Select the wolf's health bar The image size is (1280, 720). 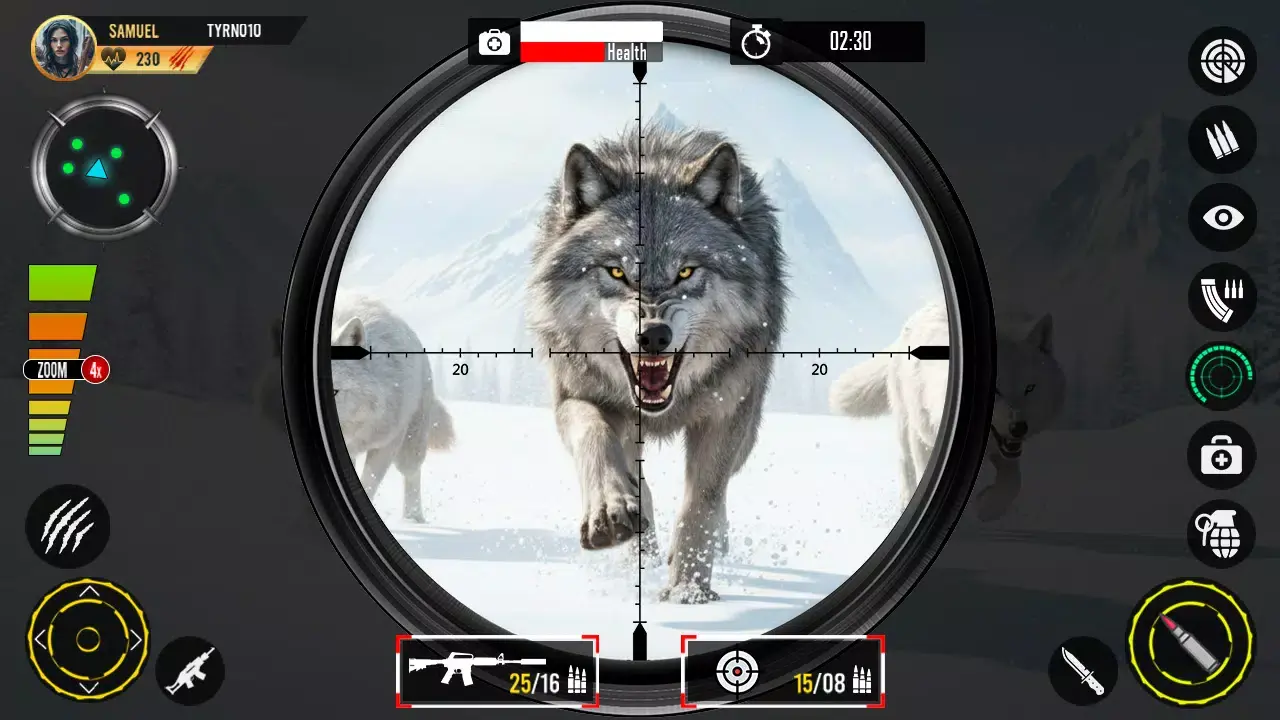[590, 41]
